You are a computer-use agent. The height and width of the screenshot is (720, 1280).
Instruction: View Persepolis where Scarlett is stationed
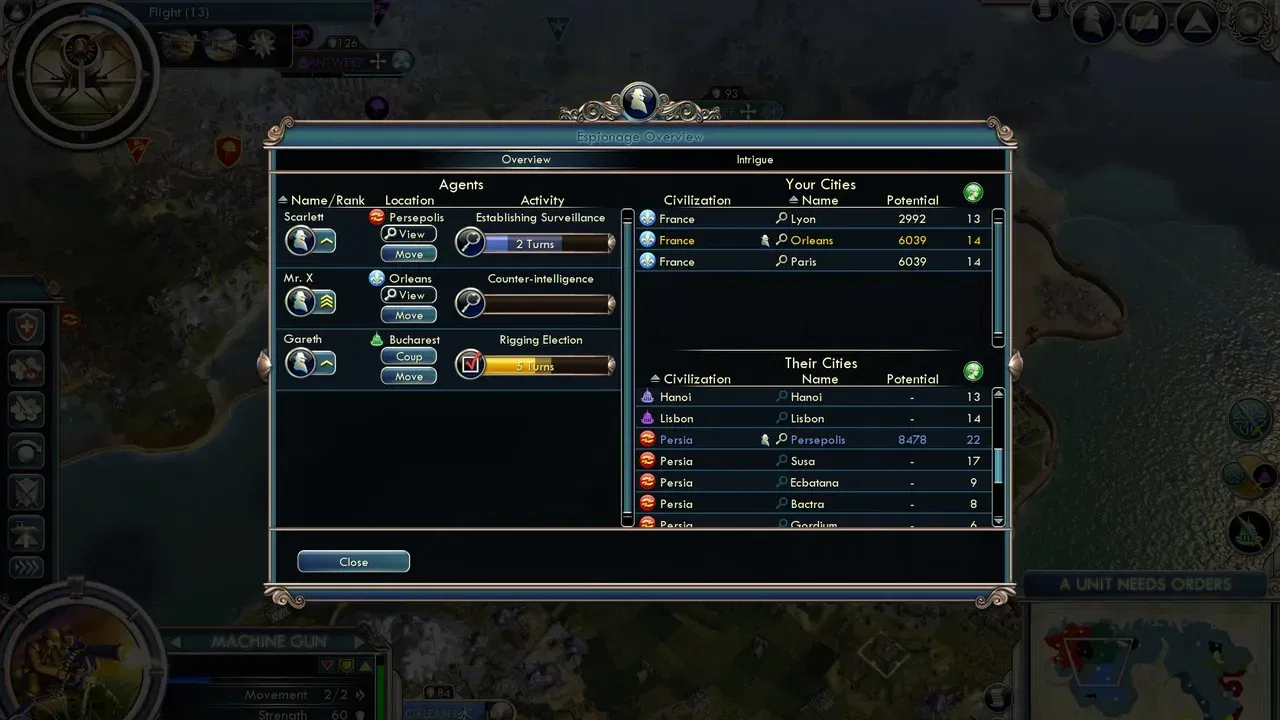click(409, 234)
